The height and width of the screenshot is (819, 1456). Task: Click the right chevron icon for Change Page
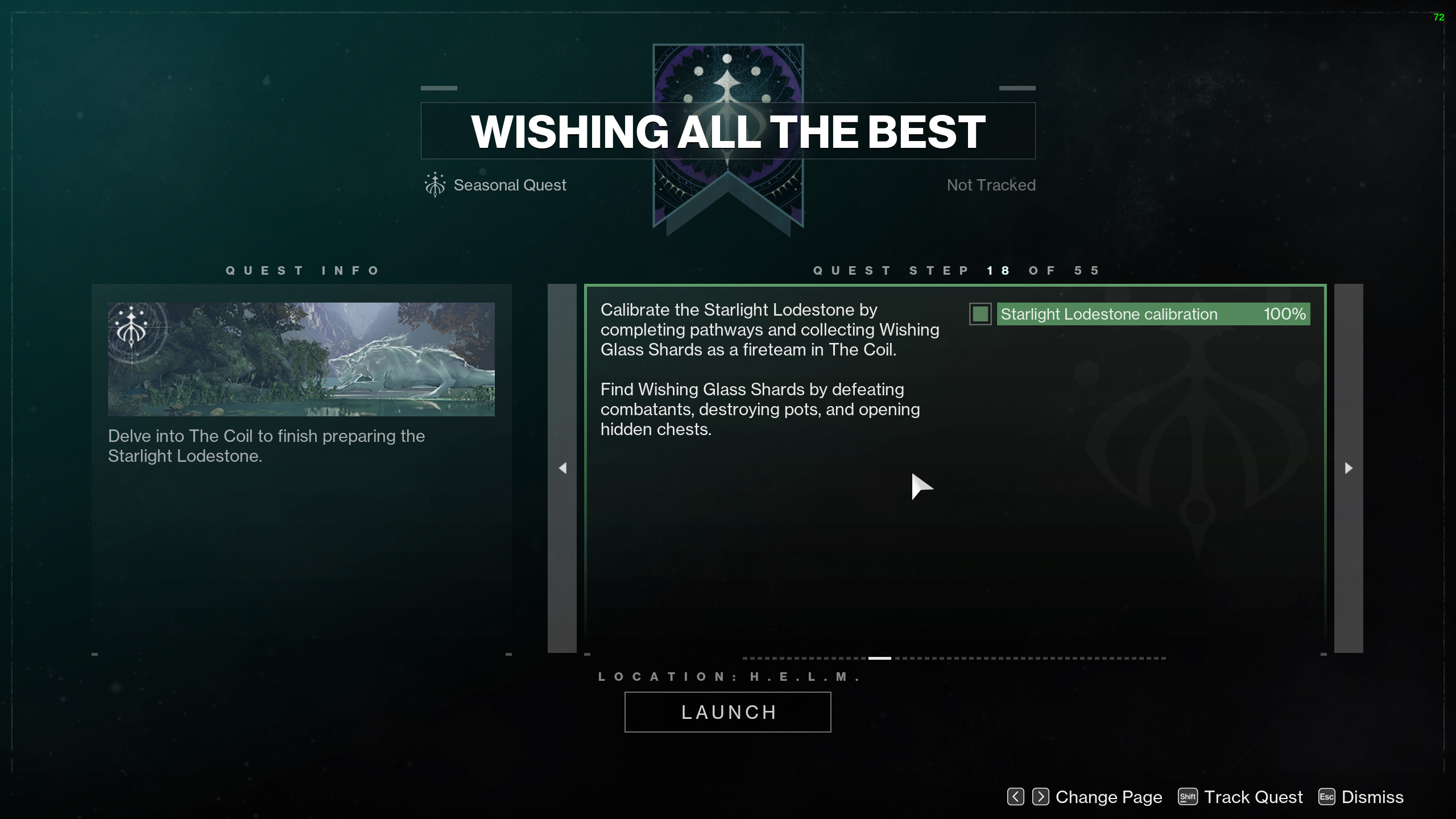click(1041, 797)
